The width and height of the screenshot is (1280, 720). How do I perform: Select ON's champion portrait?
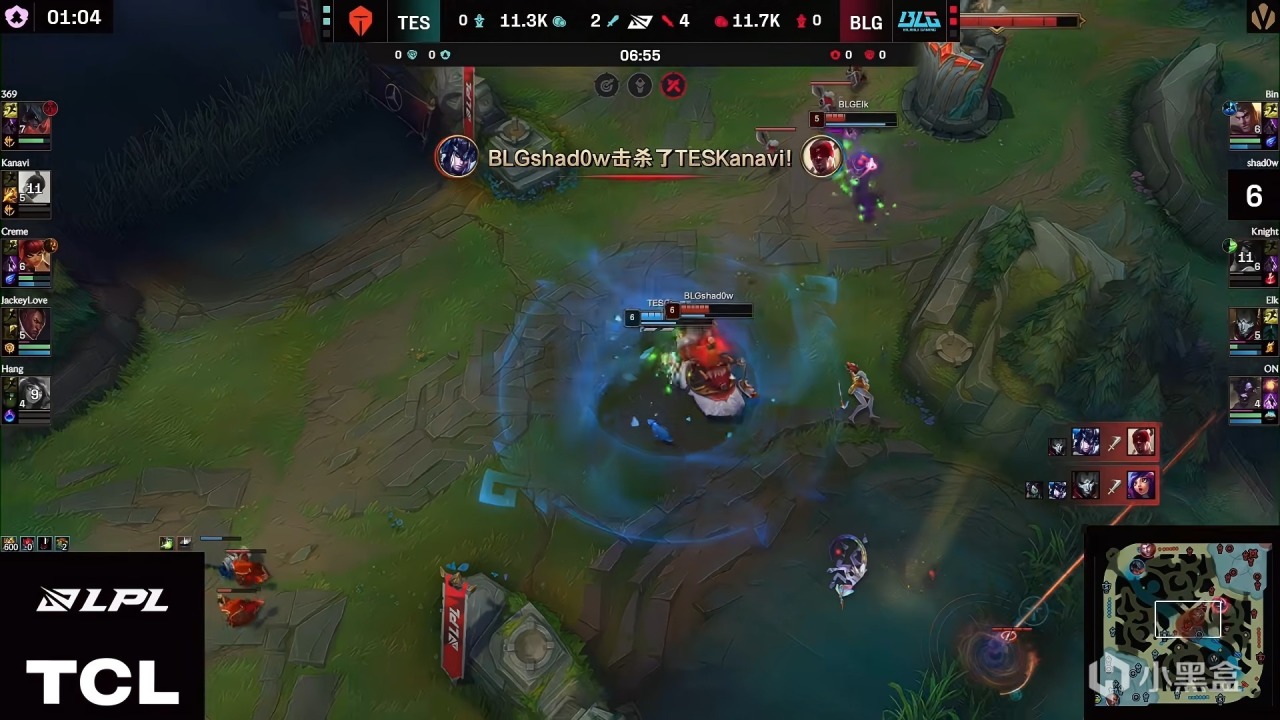coord(1245,393)
